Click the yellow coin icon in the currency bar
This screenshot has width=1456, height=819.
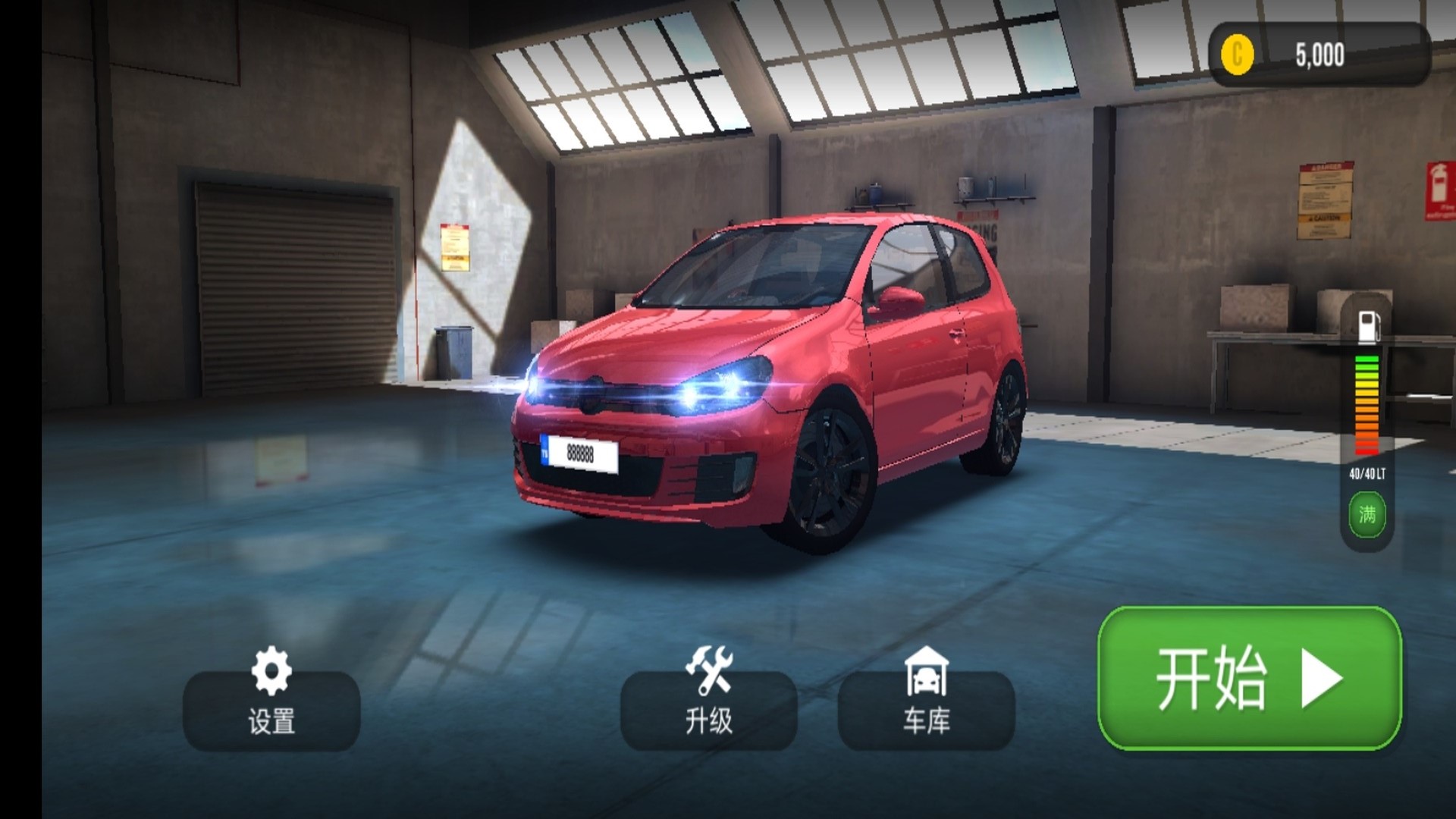1237,54
